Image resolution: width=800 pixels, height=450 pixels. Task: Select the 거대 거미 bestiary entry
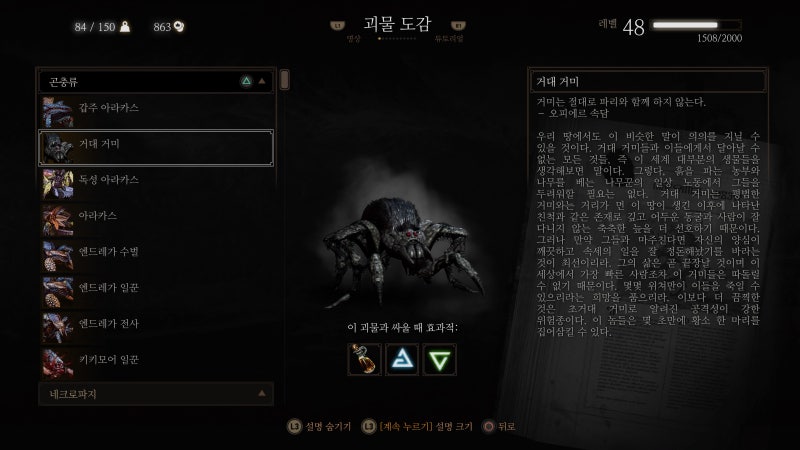[155, 147]
